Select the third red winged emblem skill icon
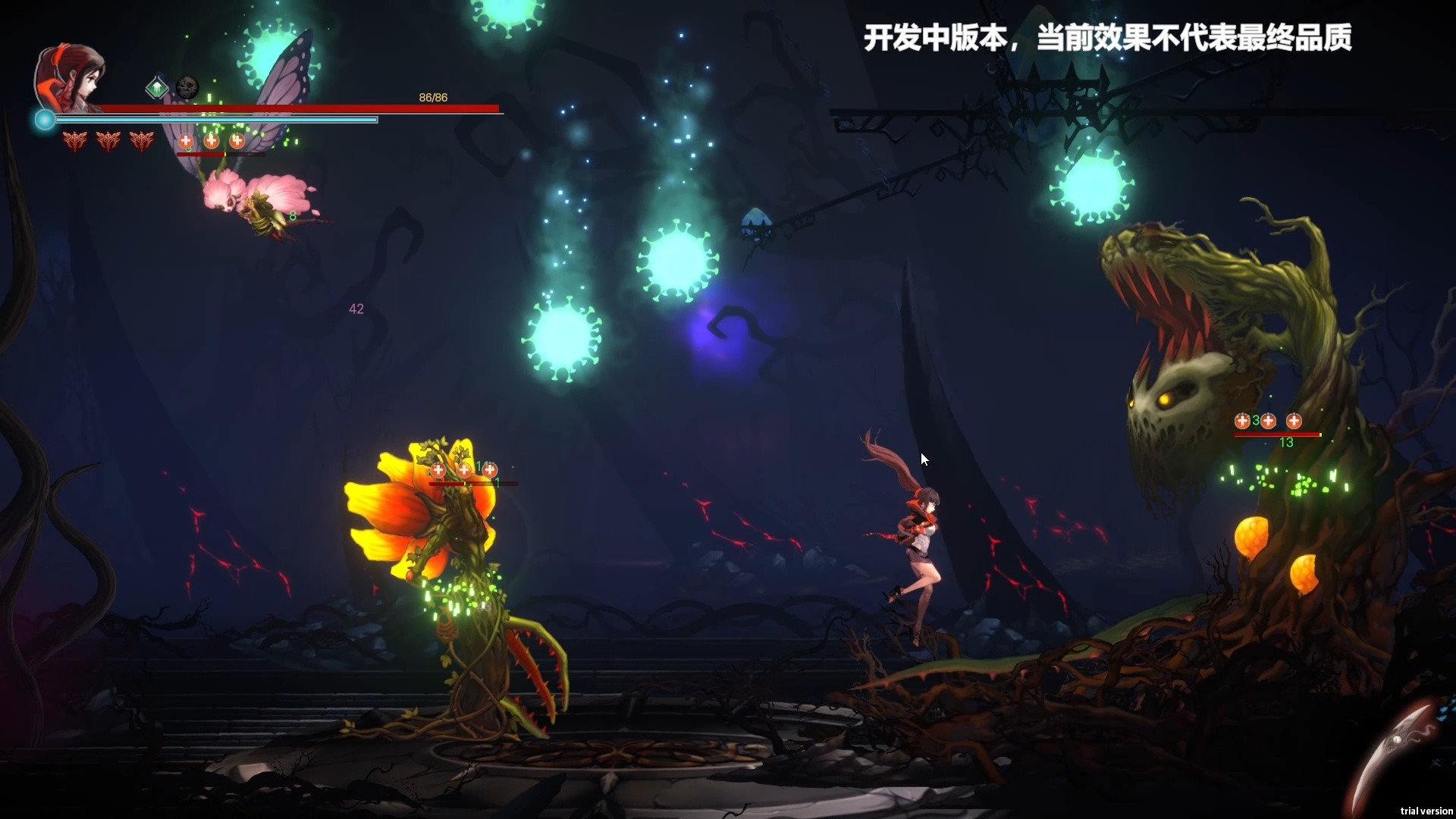Image resolution: width=1456 pixels, height=819 pixels. point(143,141)
